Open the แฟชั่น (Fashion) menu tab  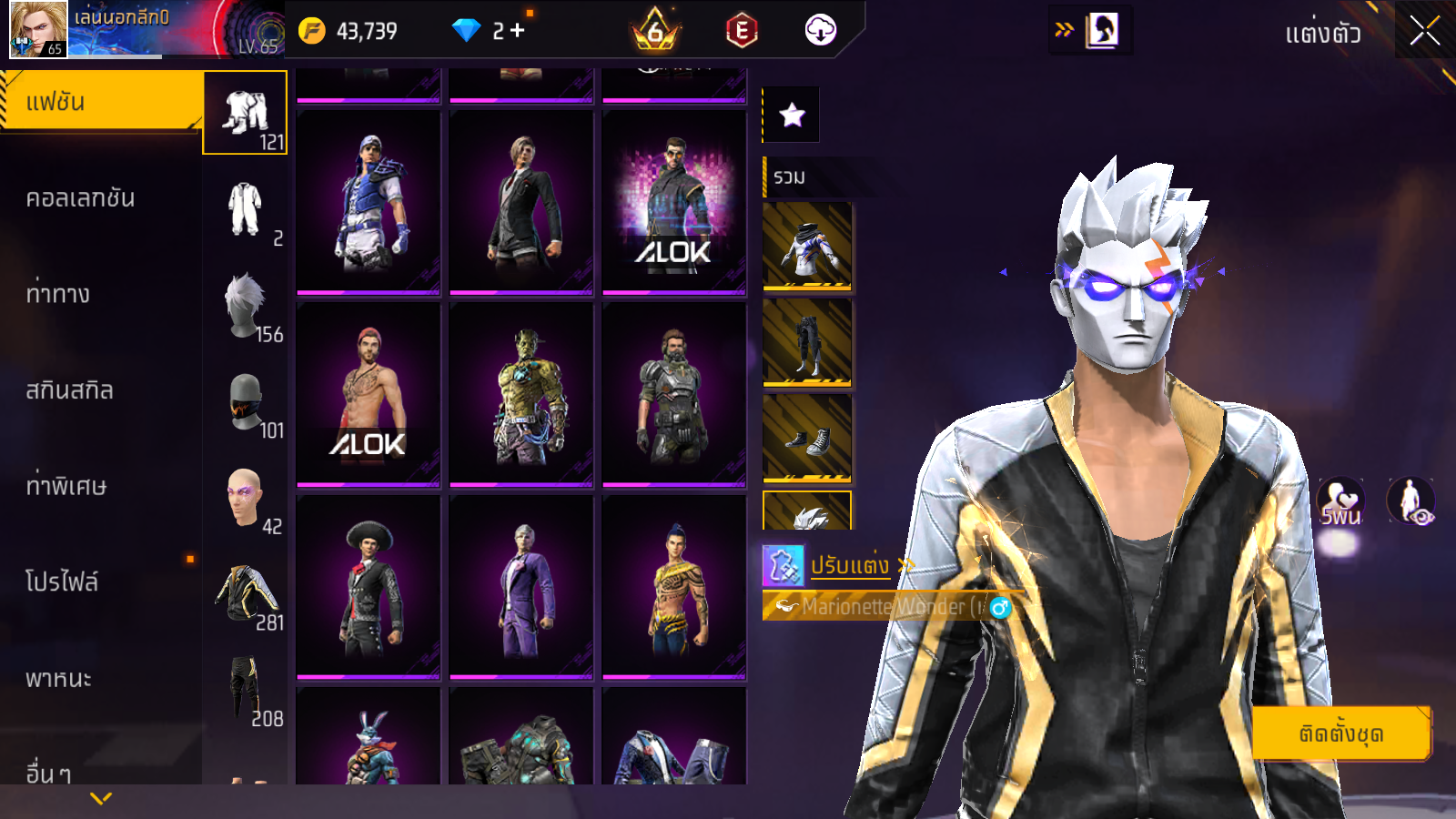pos(100,102)
